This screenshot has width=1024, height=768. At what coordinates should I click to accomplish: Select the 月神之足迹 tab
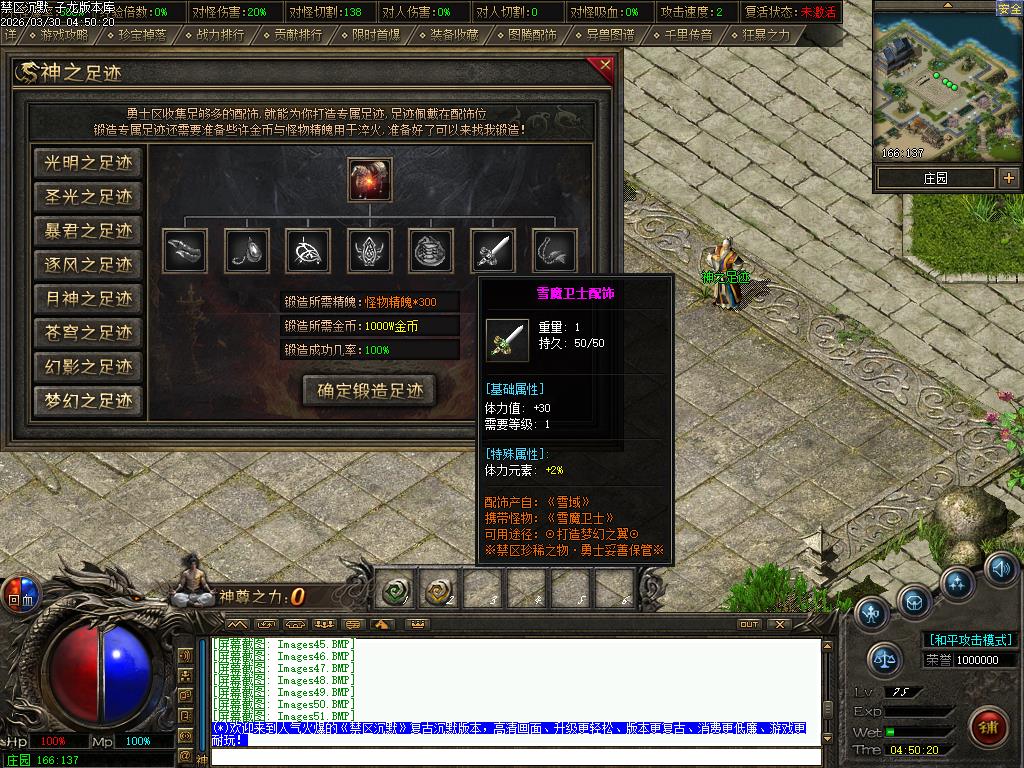88,299
